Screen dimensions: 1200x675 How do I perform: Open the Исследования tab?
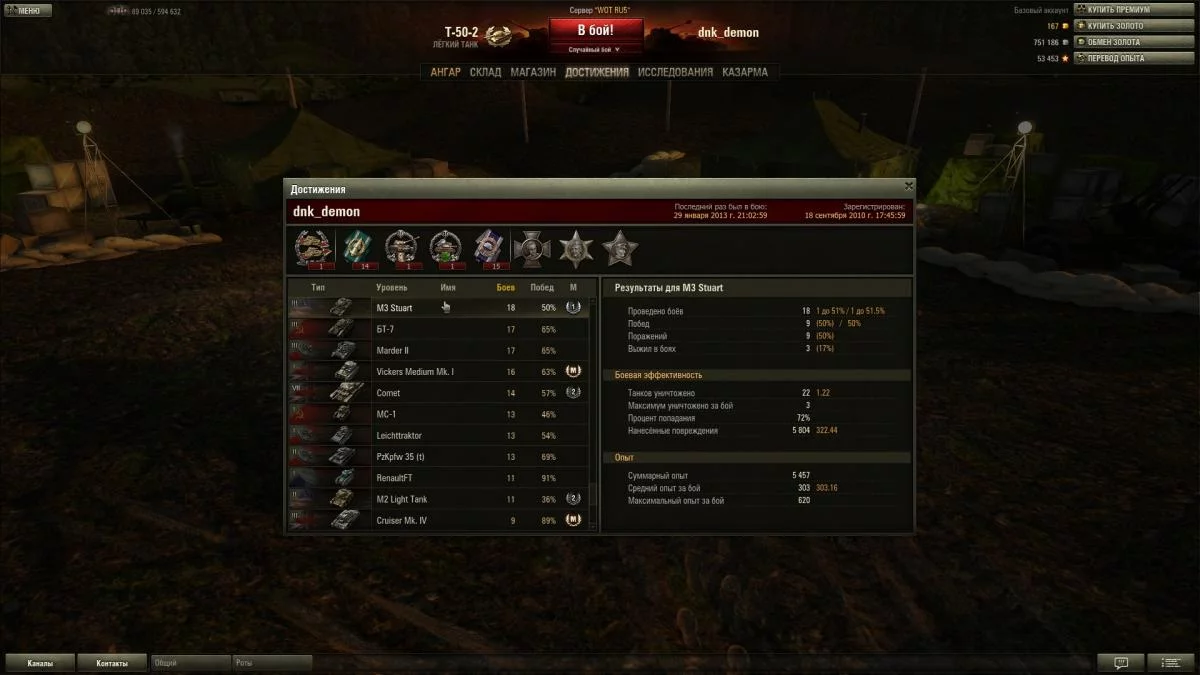tap(675, 72)
